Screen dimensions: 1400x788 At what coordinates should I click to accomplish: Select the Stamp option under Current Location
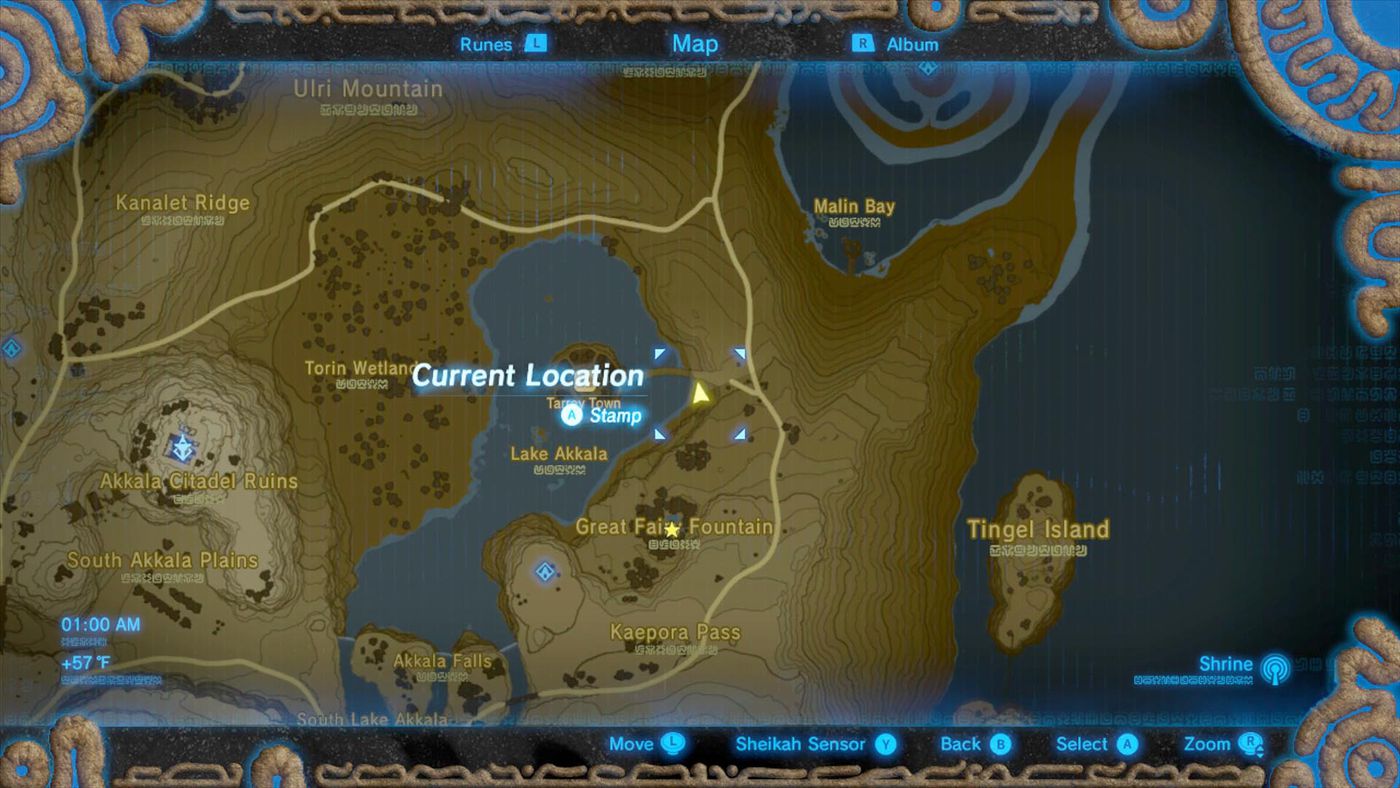pyautogui.click(x=602, y=415)
